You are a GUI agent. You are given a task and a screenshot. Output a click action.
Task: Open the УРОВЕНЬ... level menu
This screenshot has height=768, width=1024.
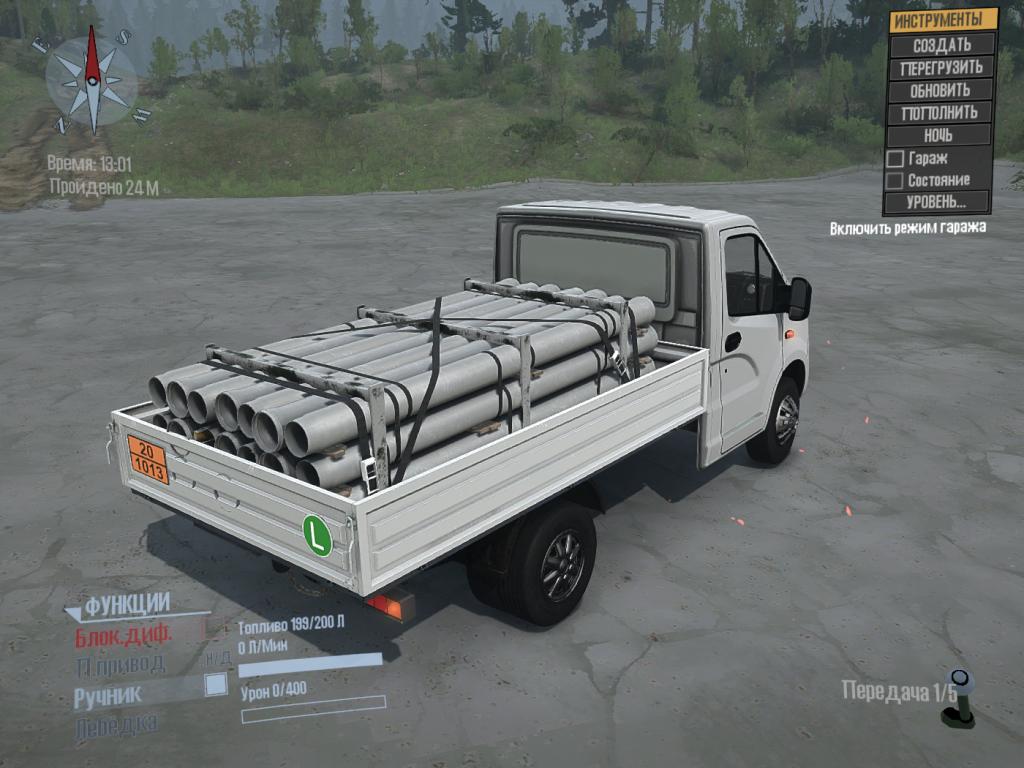pyautogui.click(x=936, y=202)
